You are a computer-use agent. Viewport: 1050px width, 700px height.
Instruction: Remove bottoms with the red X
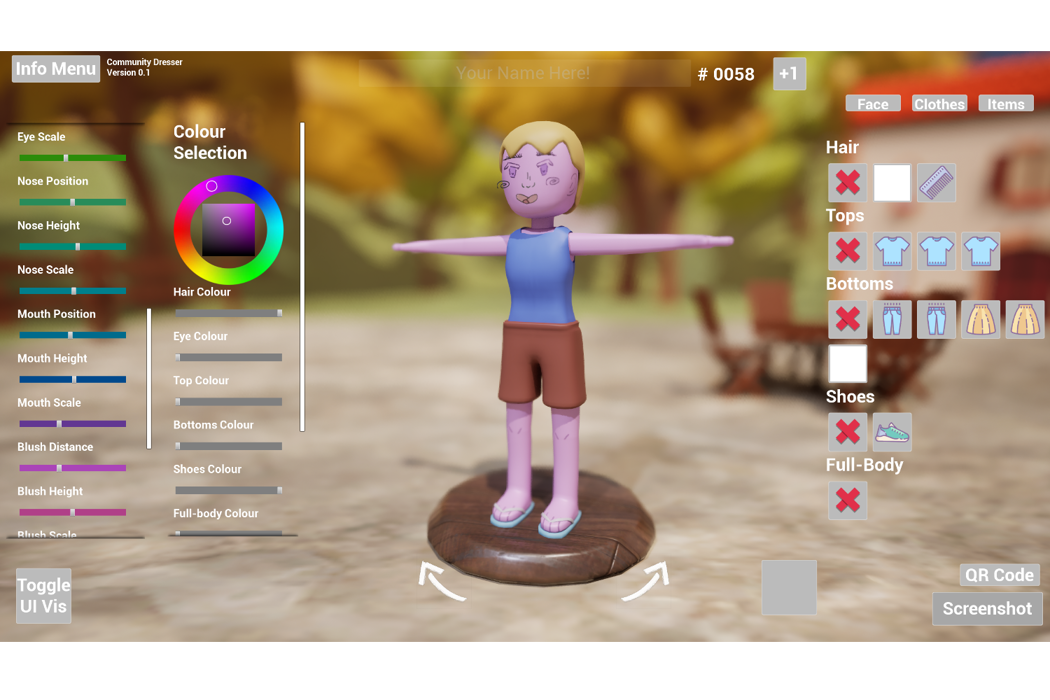847,319
